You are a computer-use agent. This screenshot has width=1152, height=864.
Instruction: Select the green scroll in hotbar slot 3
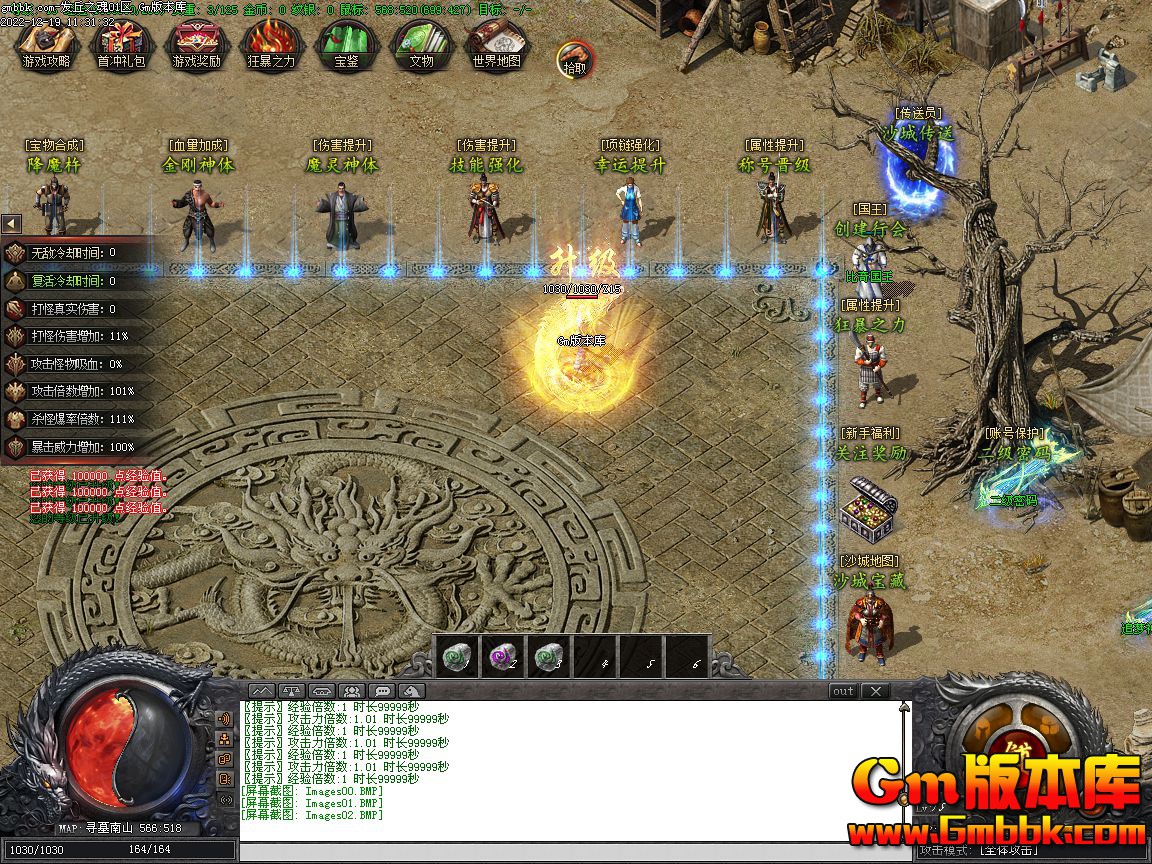pos(548,656)
